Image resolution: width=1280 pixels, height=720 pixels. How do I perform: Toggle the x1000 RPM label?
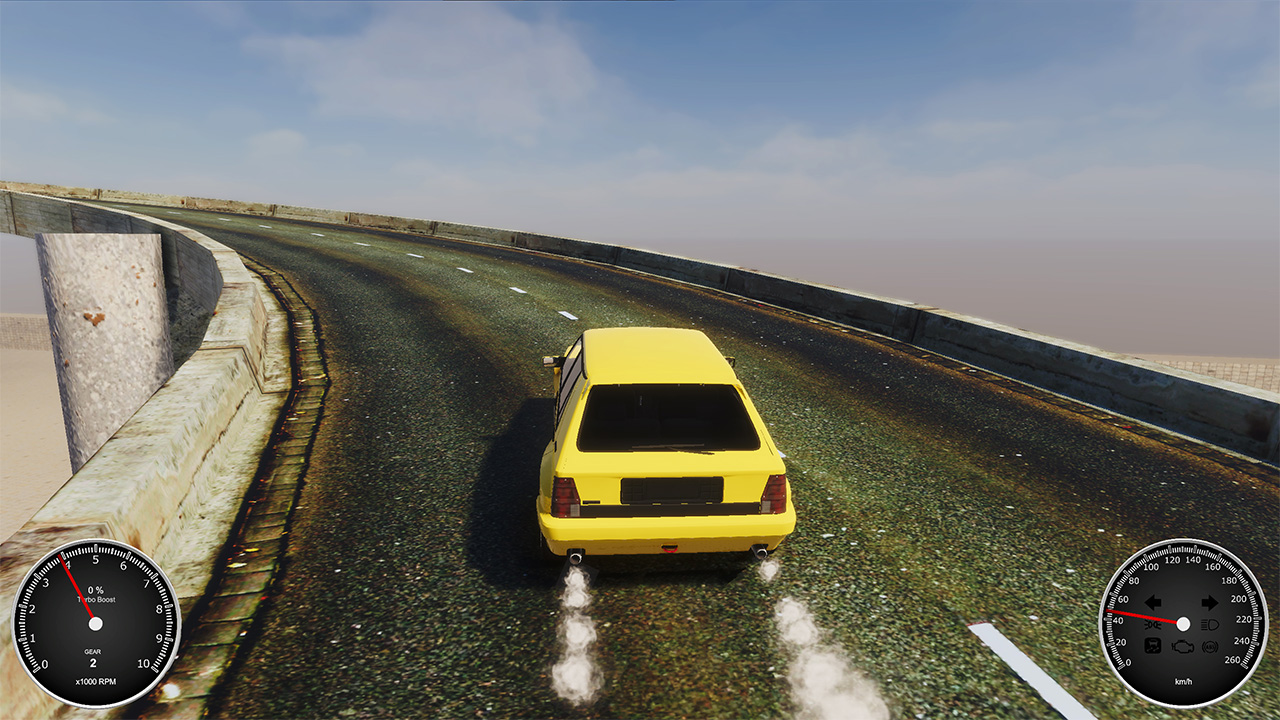[x=96, y=681]
